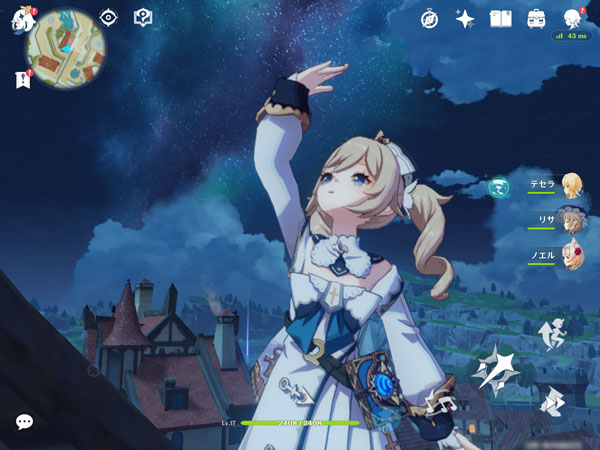Image resolution: width=600 pixels, height=450 pixels.
Task: Tap the sprint running-figure button
Action: point(551,400)
